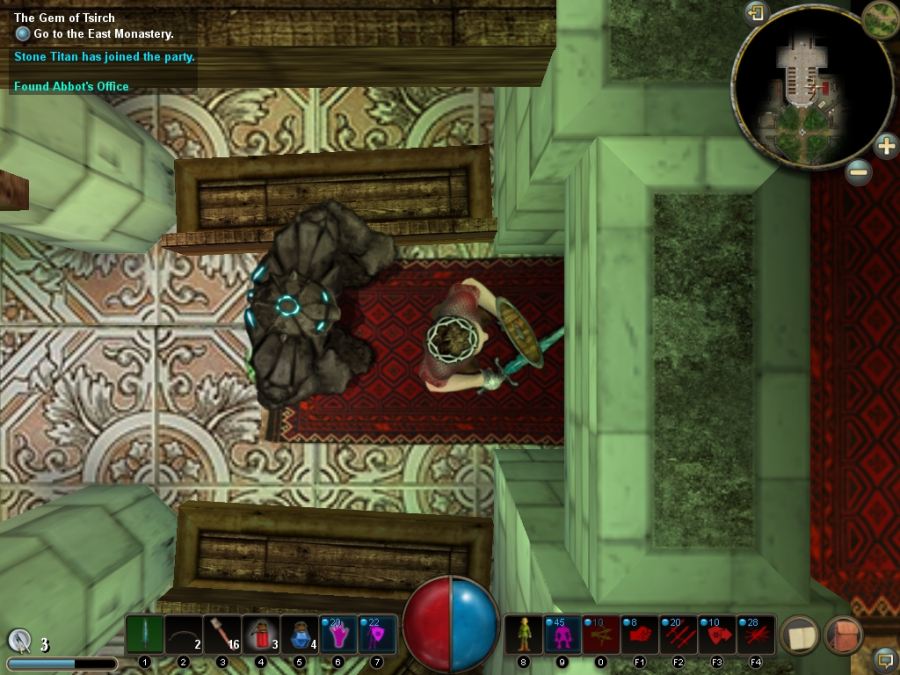900x675 pixels.
Task: Open the world map round terrain icon
Action: [880, 17]
